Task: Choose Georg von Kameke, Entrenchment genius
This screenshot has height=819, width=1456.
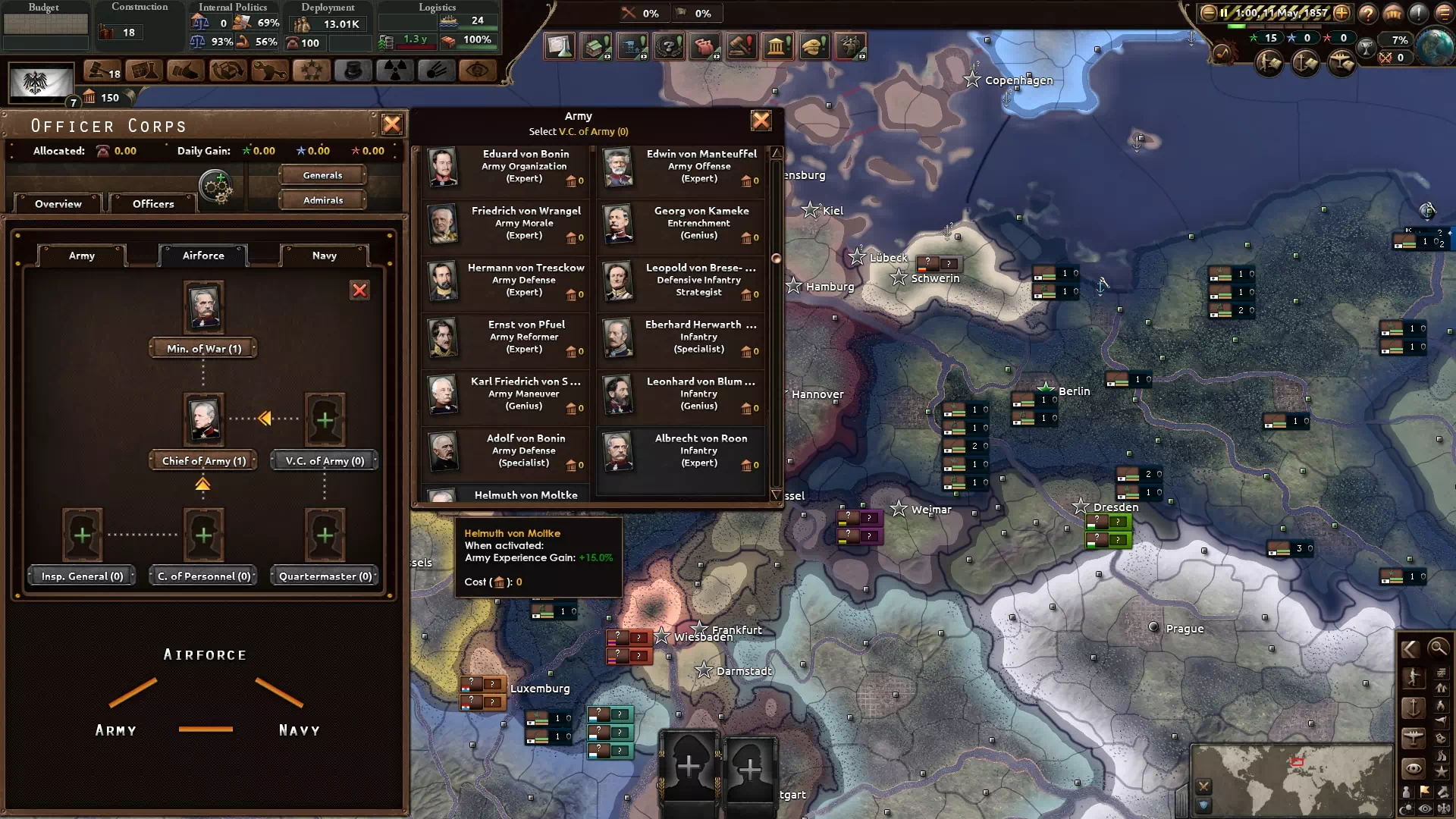Action: (x=681, y=224)
